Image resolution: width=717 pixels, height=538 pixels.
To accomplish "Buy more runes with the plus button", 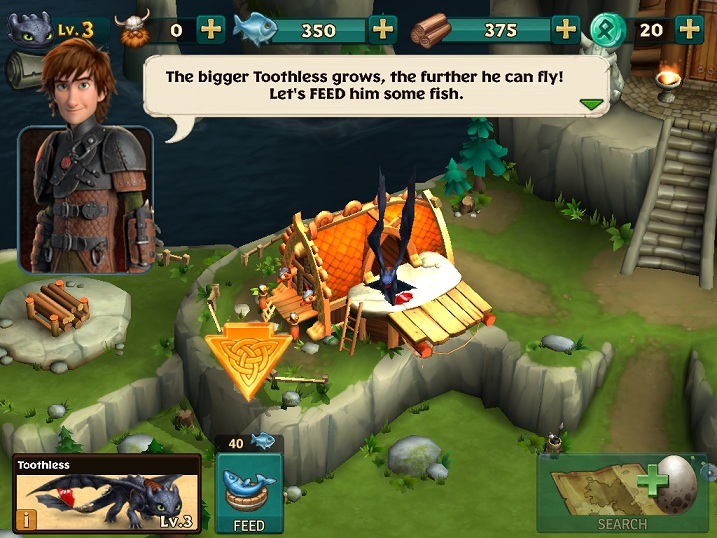I will [x=689, y=29].
